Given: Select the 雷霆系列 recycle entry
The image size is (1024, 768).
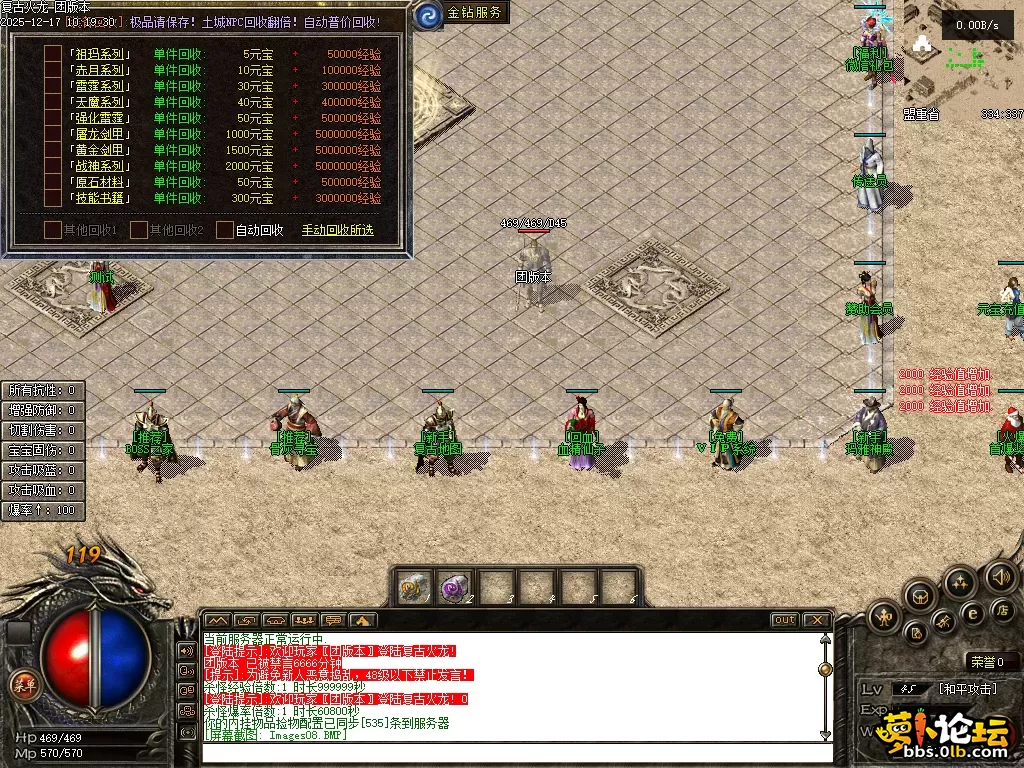Looking at the screenshot, I should (98, 86).
